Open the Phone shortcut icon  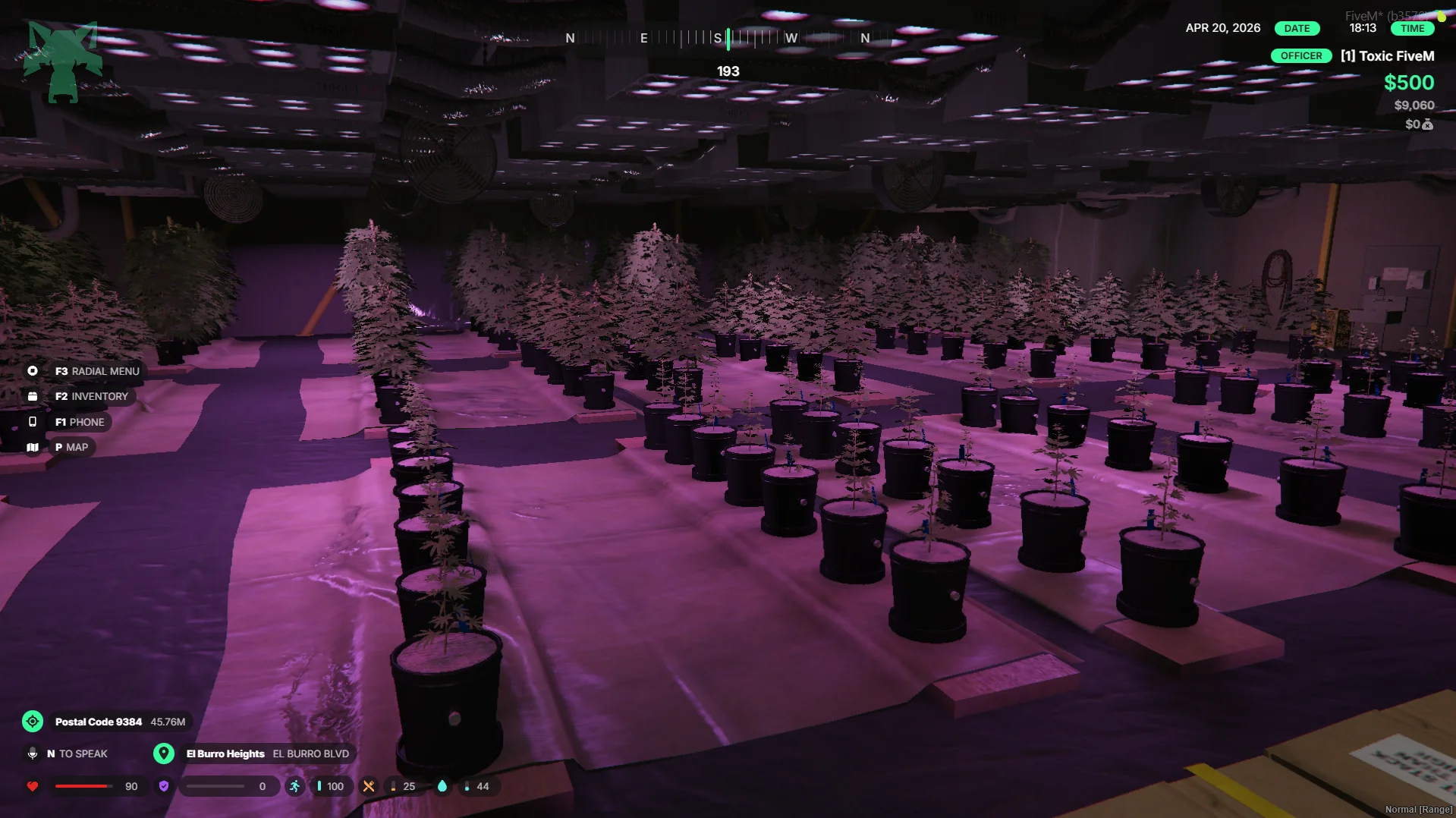(x=33, y=422)
